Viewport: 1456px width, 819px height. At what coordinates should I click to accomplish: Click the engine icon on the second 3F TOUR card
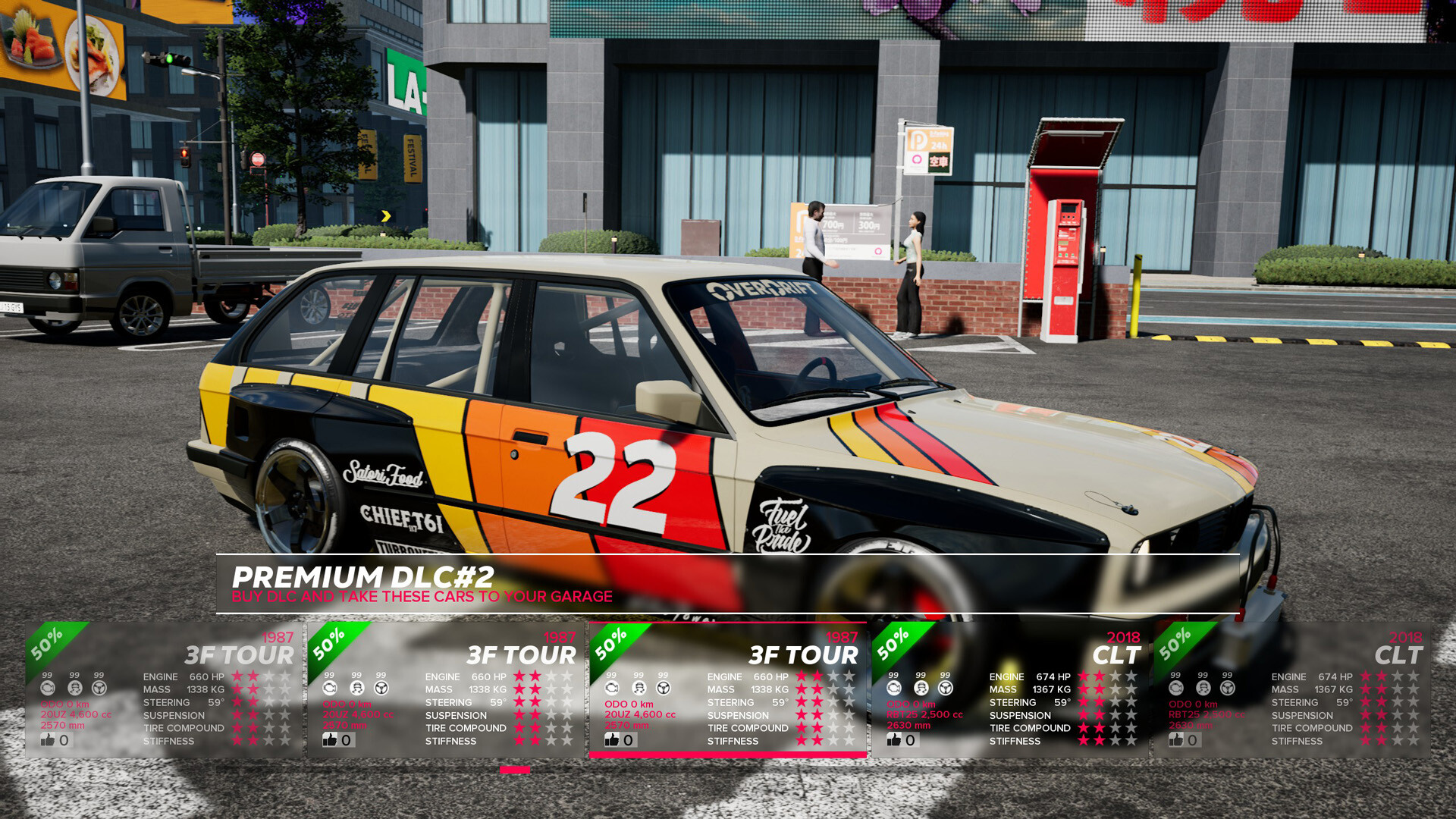[x=329, y=689]
